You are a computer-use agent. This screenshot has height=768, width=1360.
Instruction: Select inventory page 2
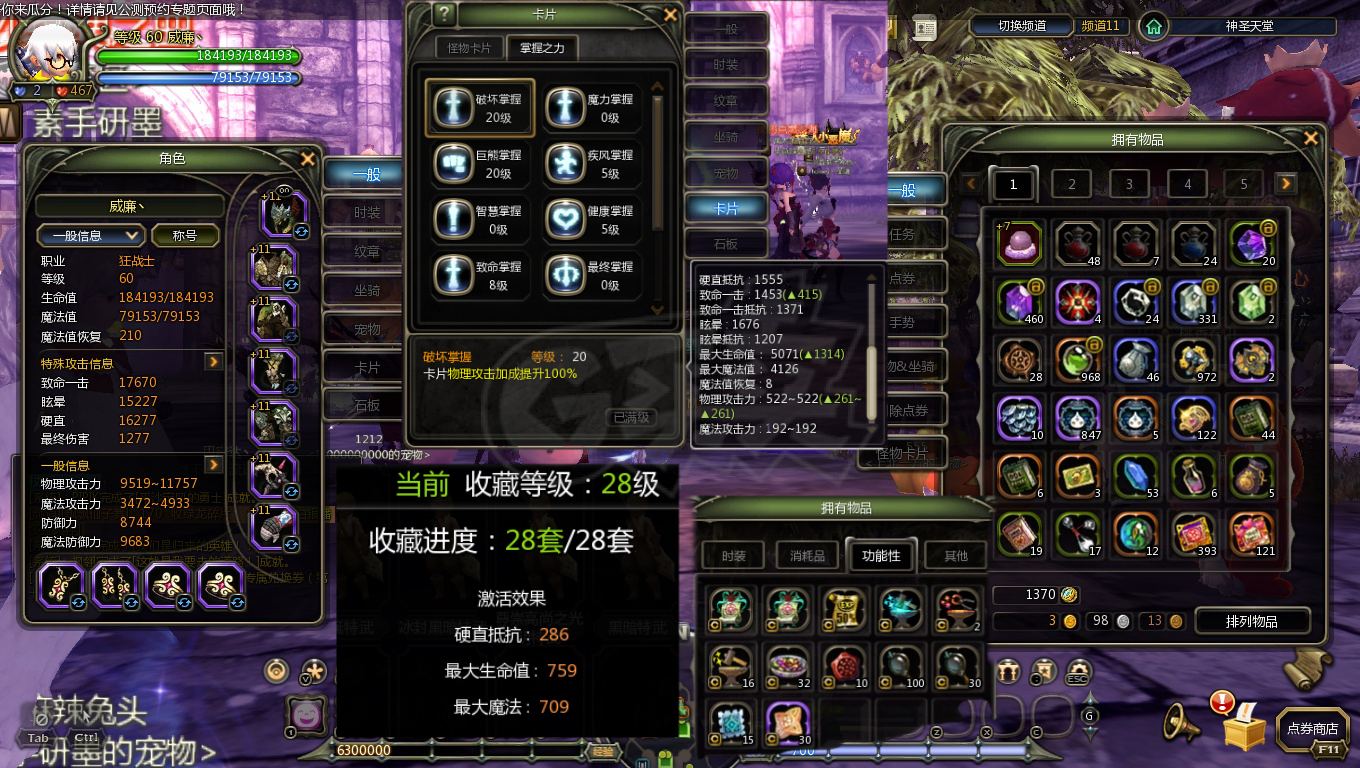click(x=1071, y=184)
